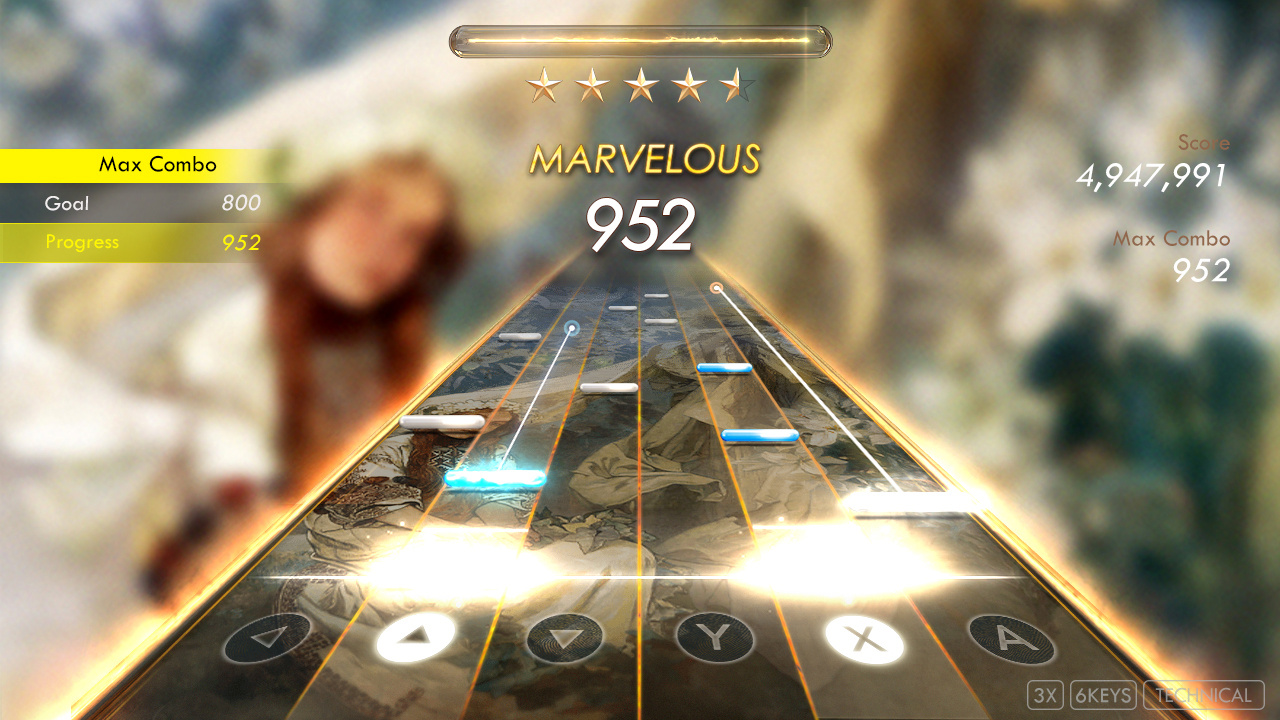Screen dimensions: 1280x720
Task: Click the Score readout 4,947,991
Action: [x=1150, y=175]
